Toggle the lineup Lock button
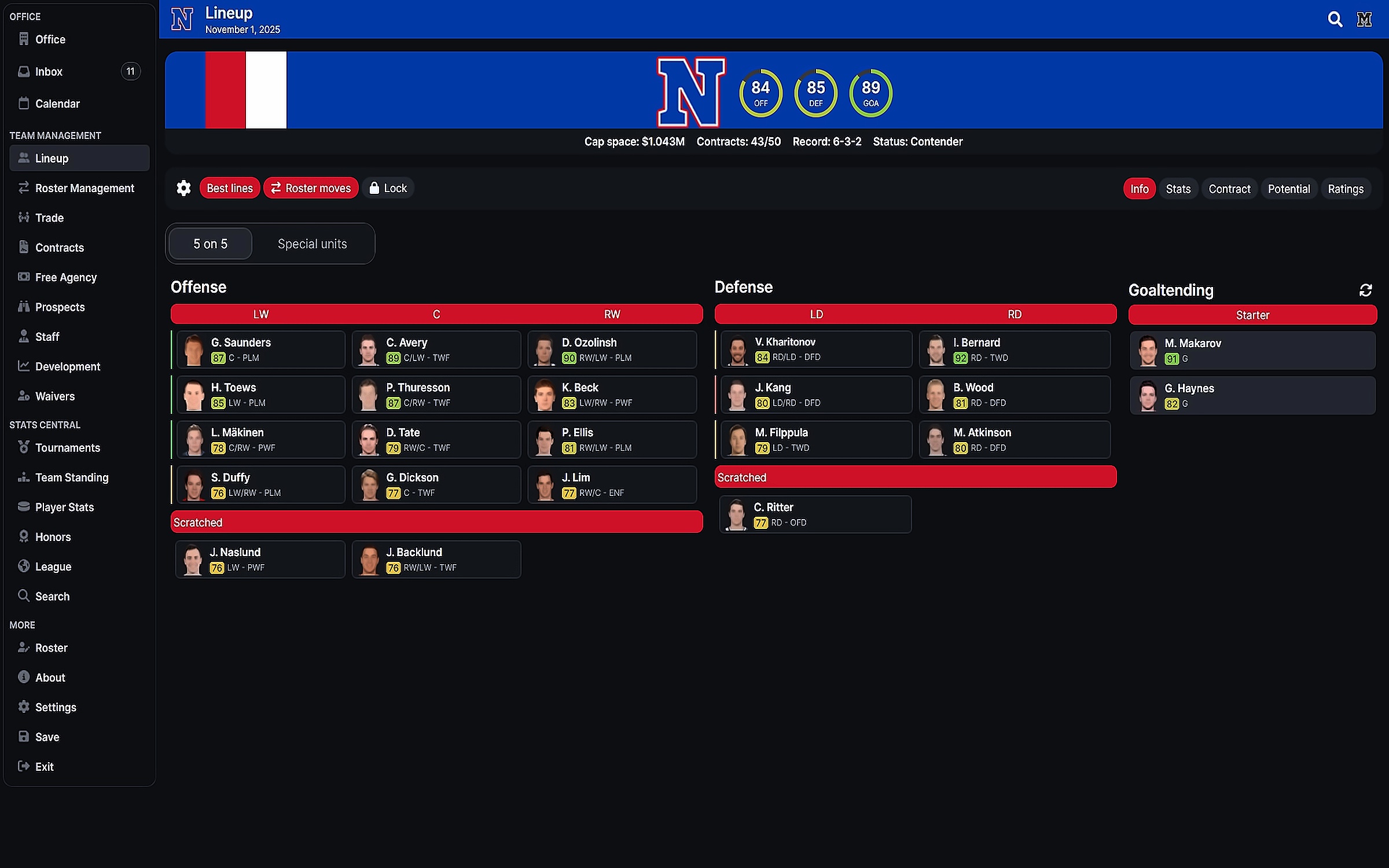 coord(388,188)
